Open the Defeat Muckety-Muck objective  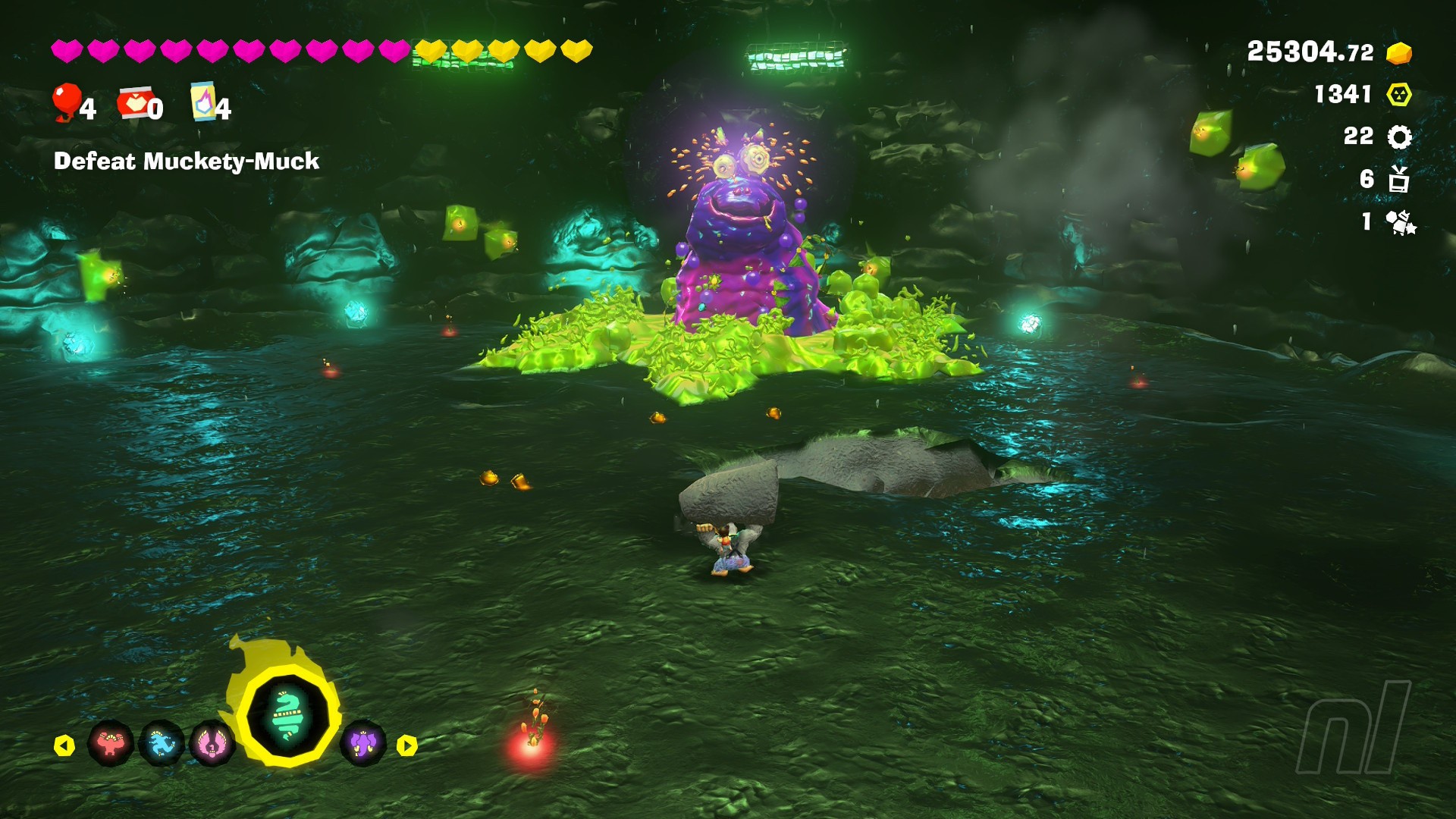(187, 161)
